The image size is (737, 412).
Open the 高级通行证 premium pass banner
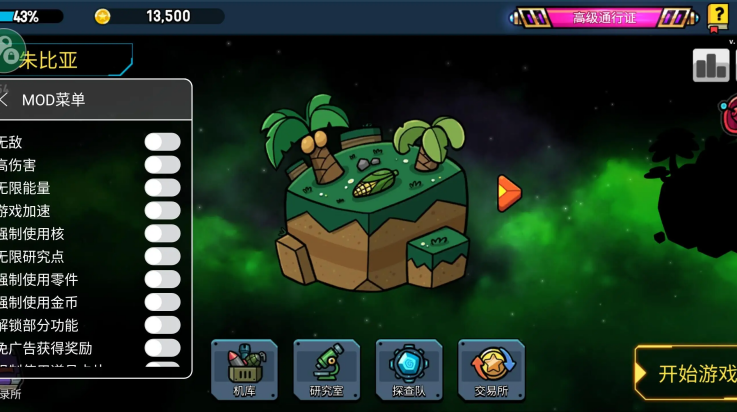(x=604, y=17)
